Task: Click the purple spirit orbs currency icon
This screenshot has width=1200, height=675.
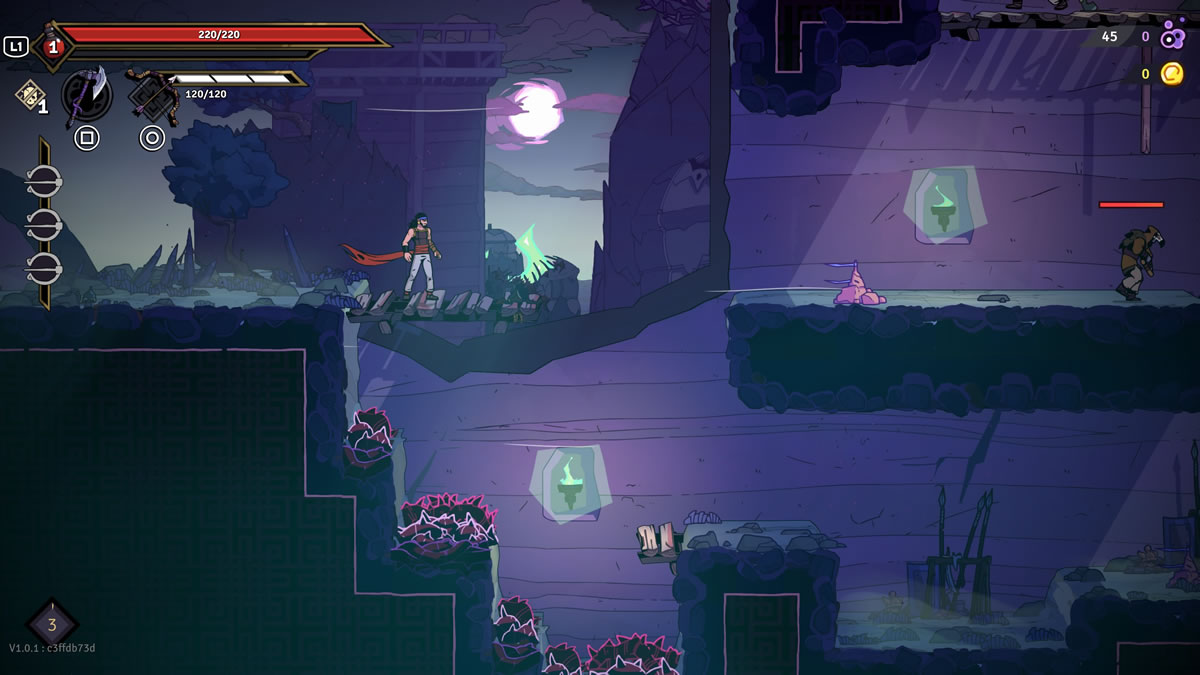Action: [1172, 36]
